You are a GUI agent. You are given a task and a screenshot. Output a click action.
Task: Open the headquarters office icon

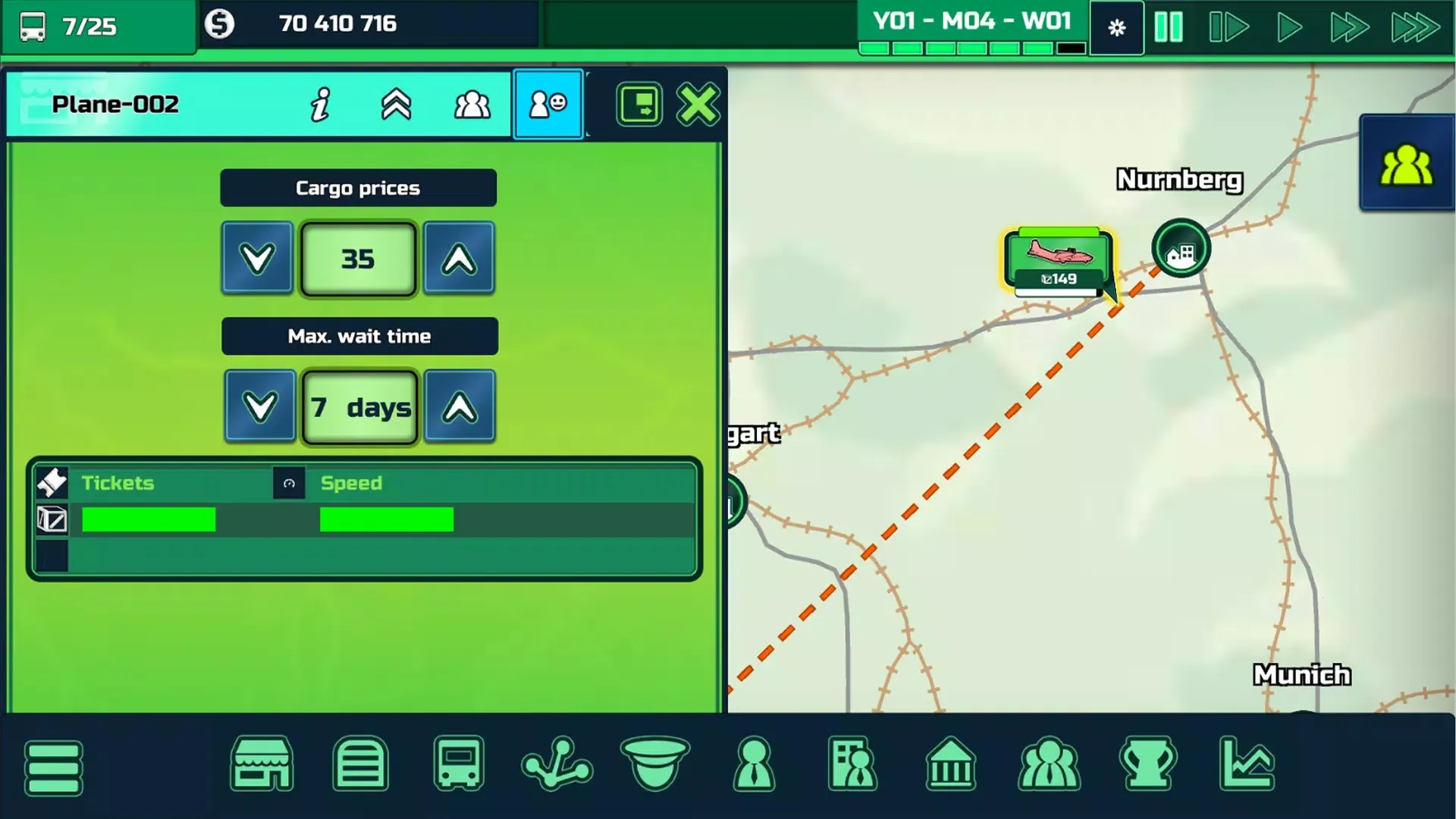tap(852, 764)
